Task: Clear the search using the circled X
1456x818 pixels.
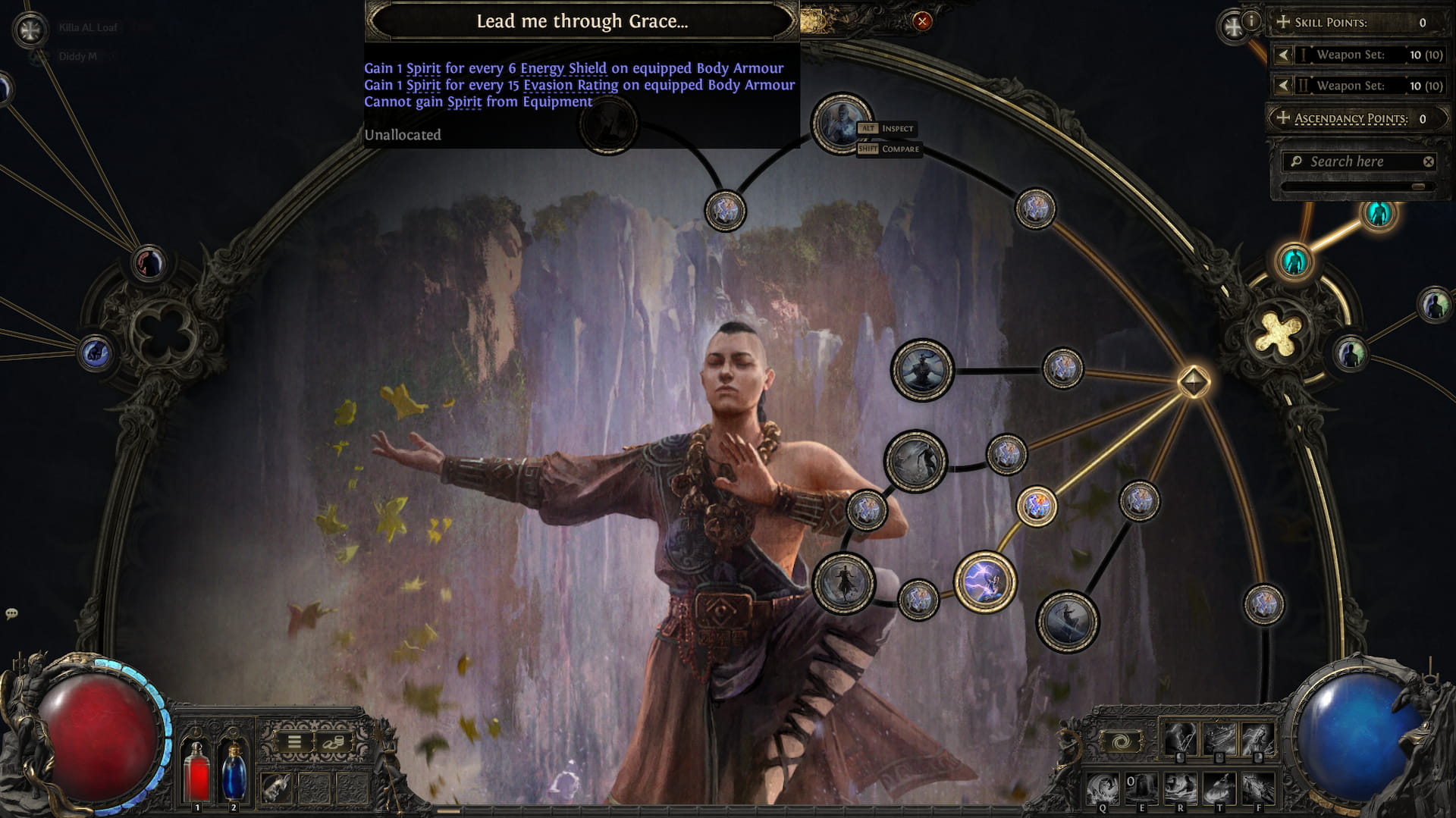Action: pos(1427,161)
